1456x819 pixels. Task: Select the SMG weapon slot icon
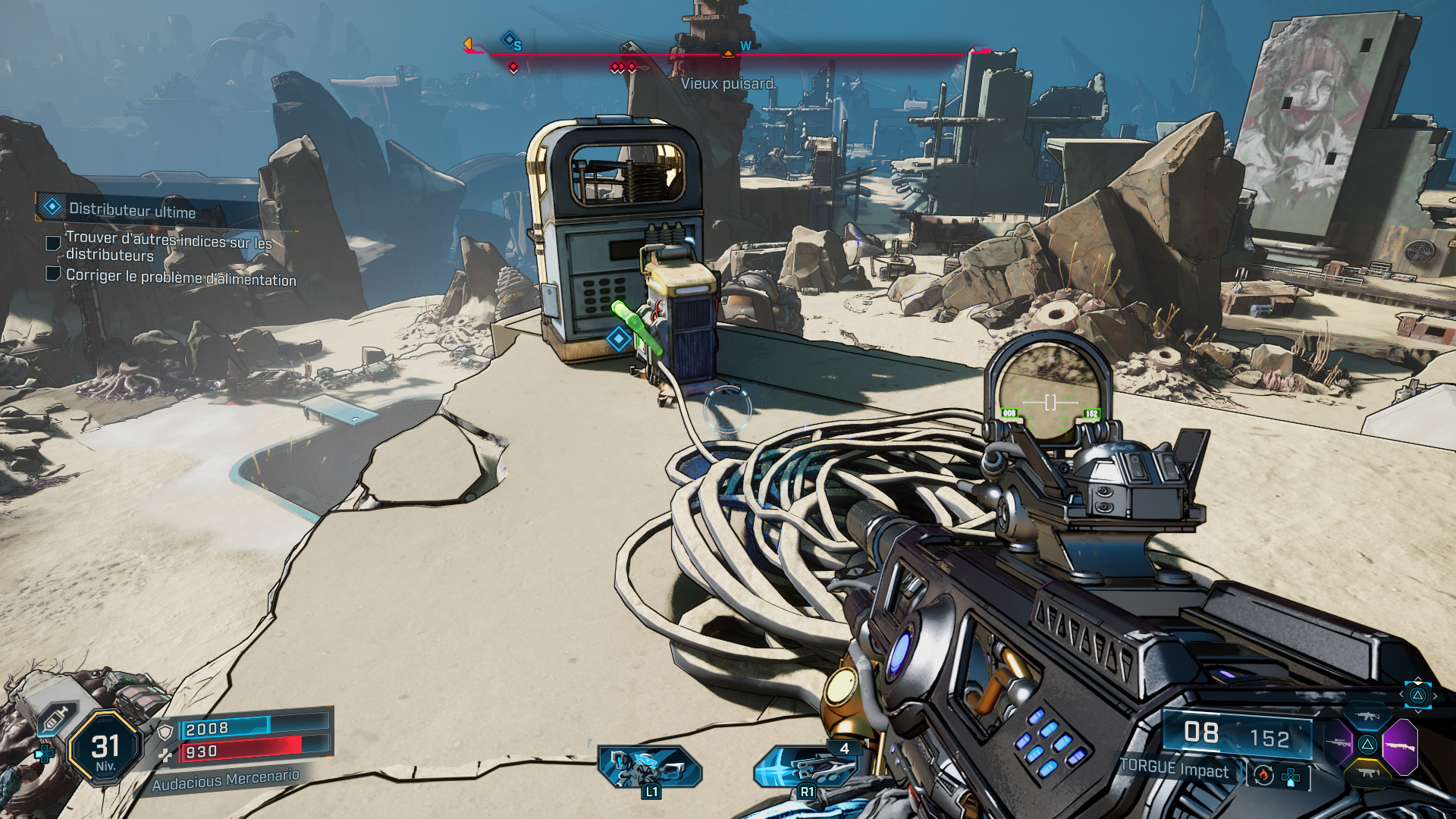pyautogui.click(x=1367, y=773)
